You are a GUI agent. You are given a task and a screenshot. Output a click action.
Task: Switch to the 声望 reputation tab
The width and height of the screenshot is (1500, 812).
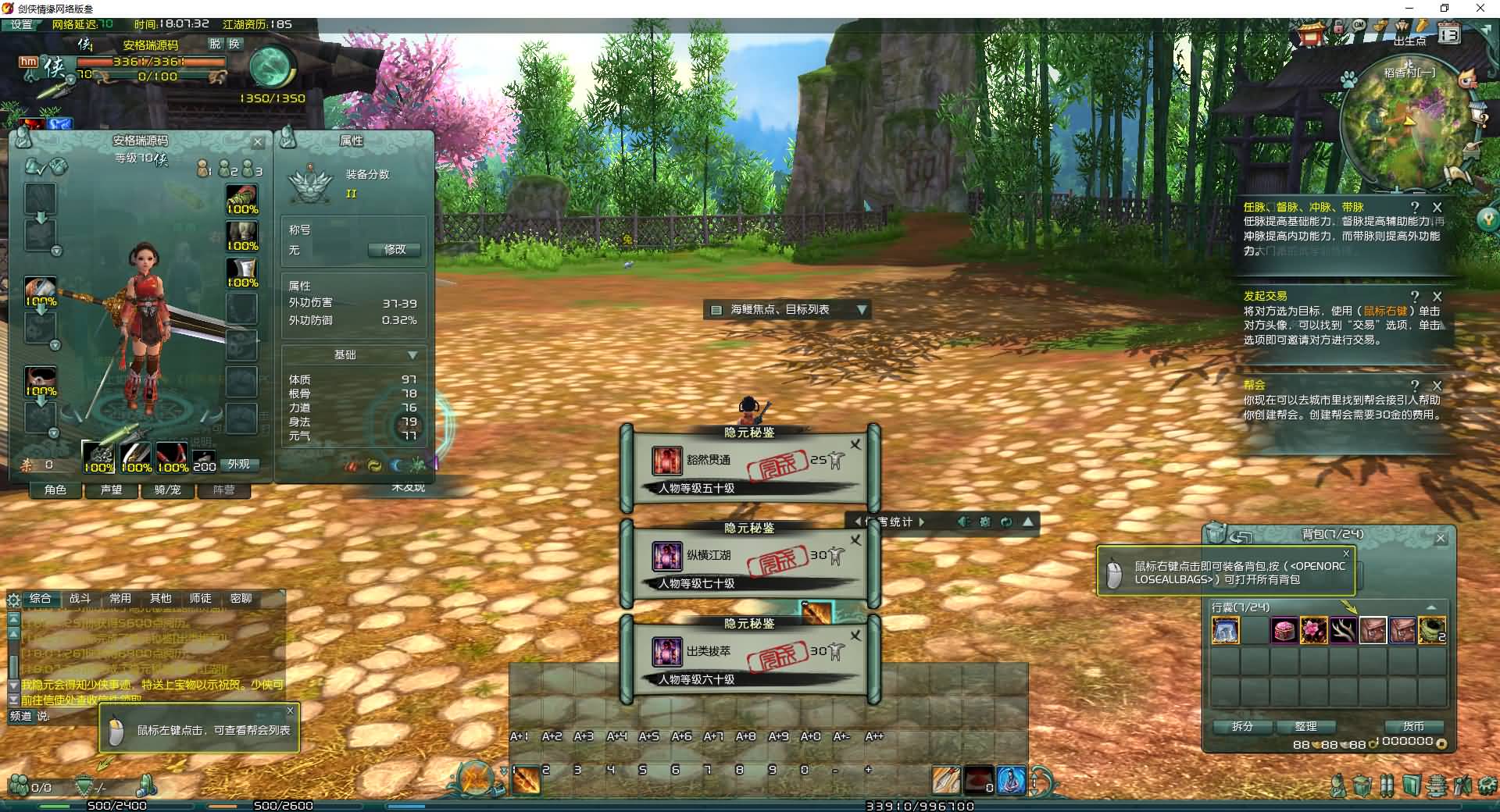[112, 490]
